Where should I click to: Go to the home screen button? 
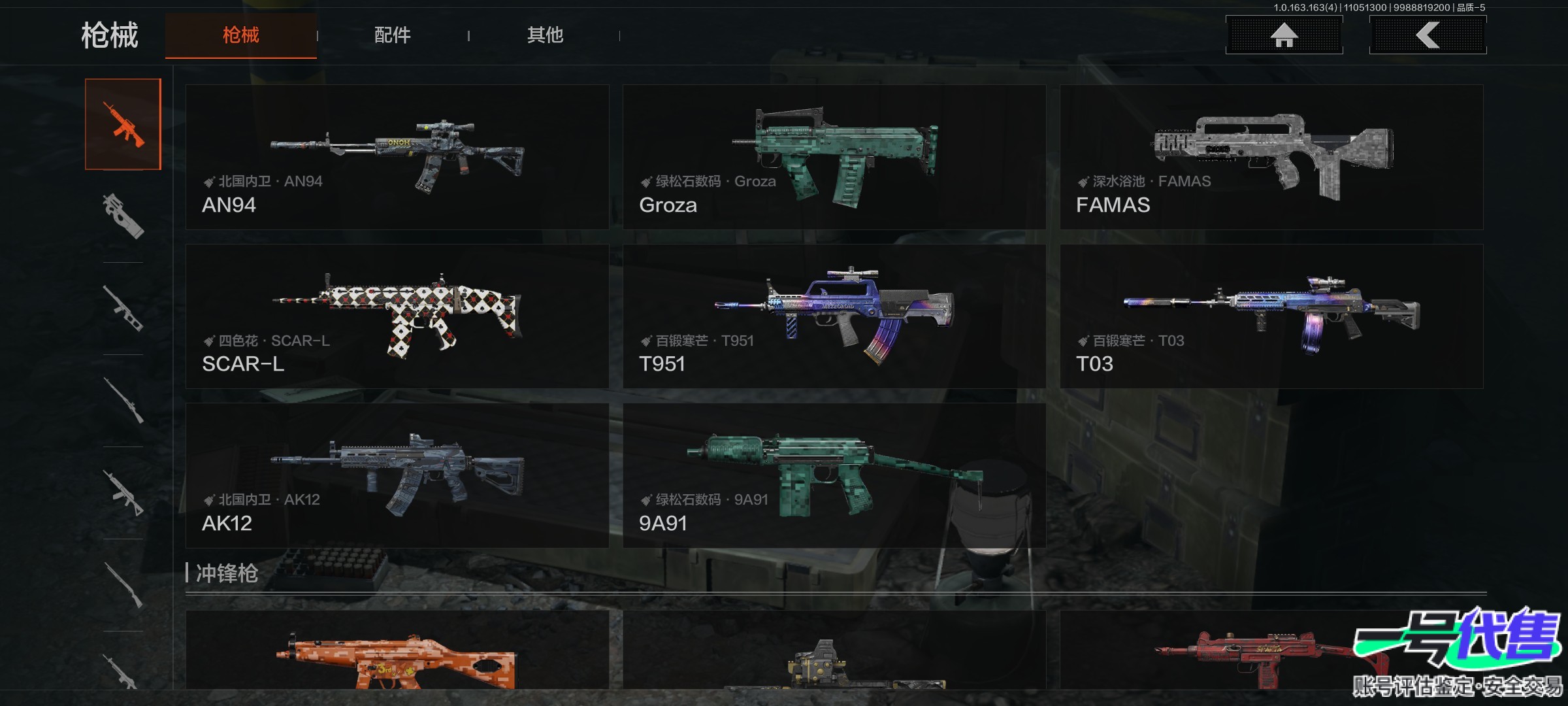(x=1284, y=35)
